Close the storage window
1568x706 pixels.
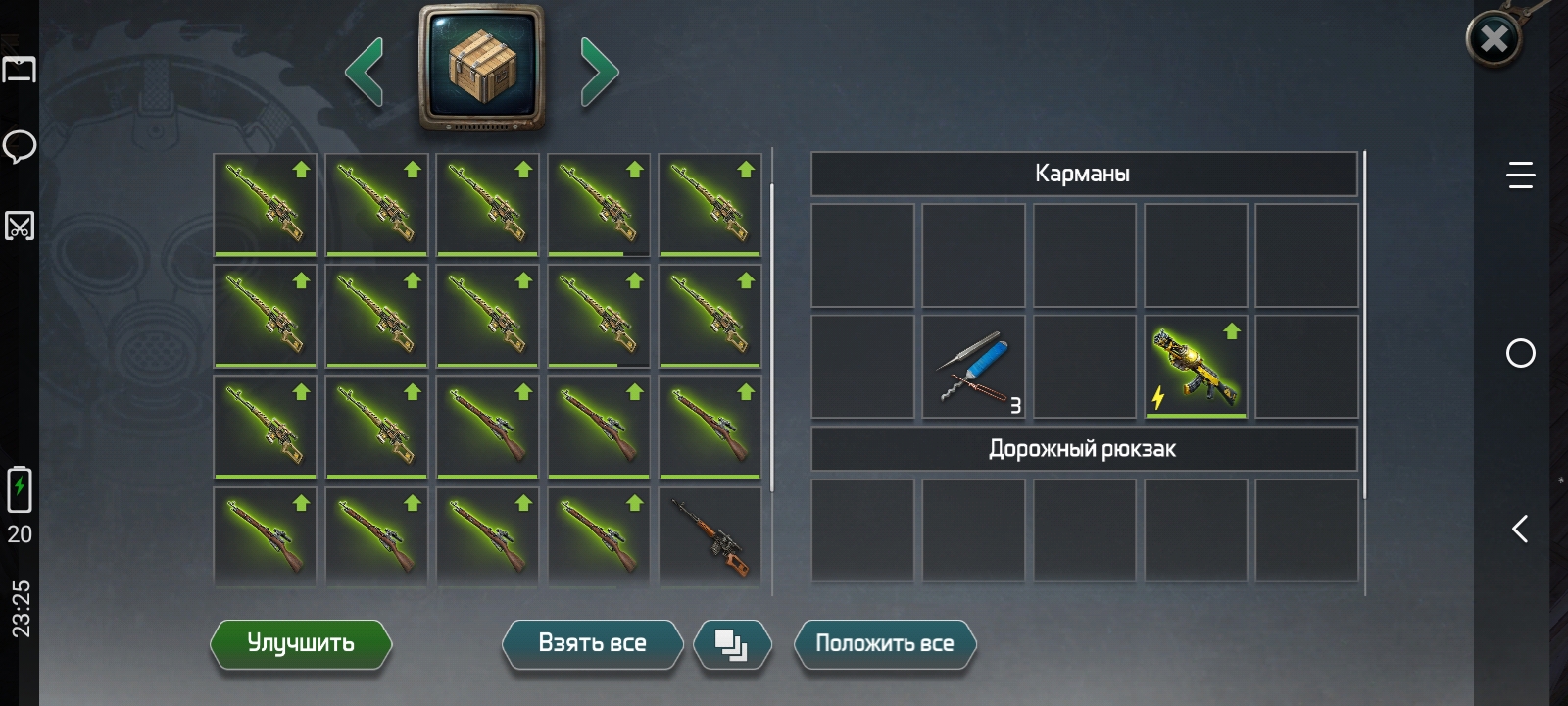click(x=1494, y=39)
